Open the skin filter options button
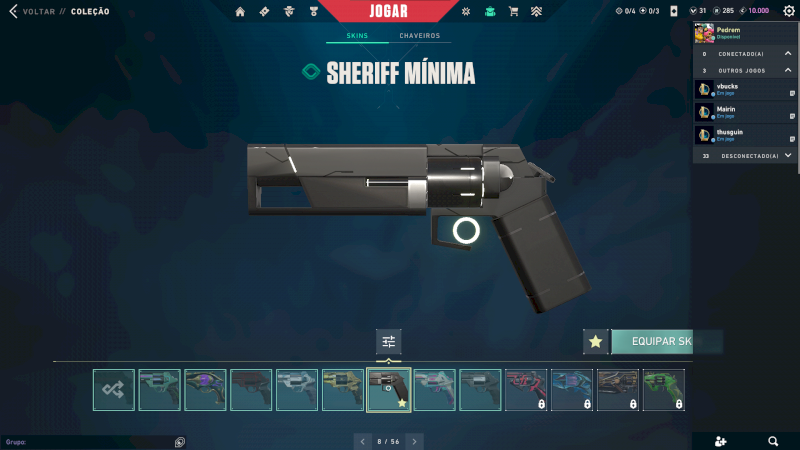The width and height of the screenshot is (800, 450). (x=389, y=342)
